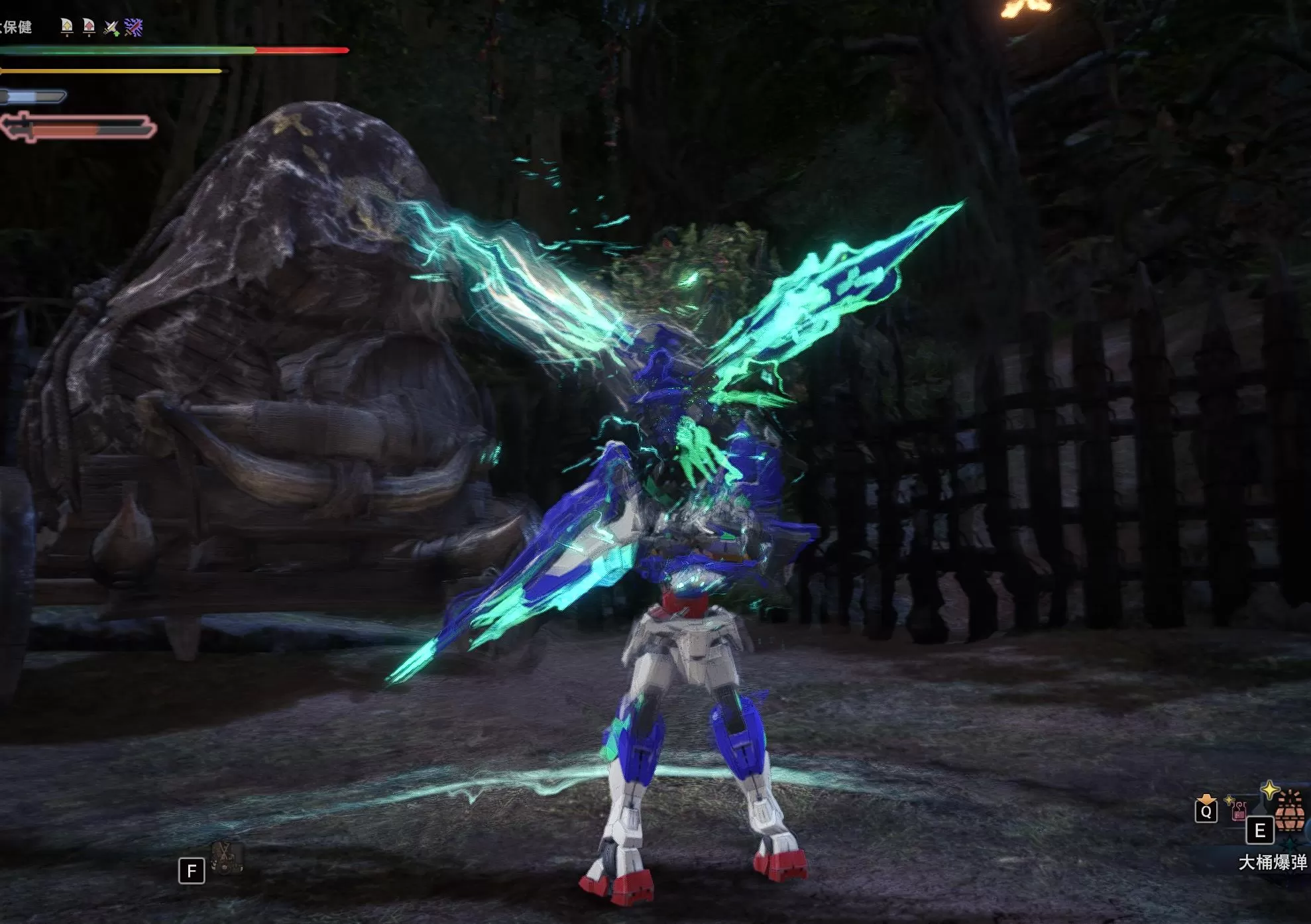Select the 大桶爆弹 barrel bomb item icon
The image size is (1311, 924).
pyautogui.click(x=1289, y=813)
